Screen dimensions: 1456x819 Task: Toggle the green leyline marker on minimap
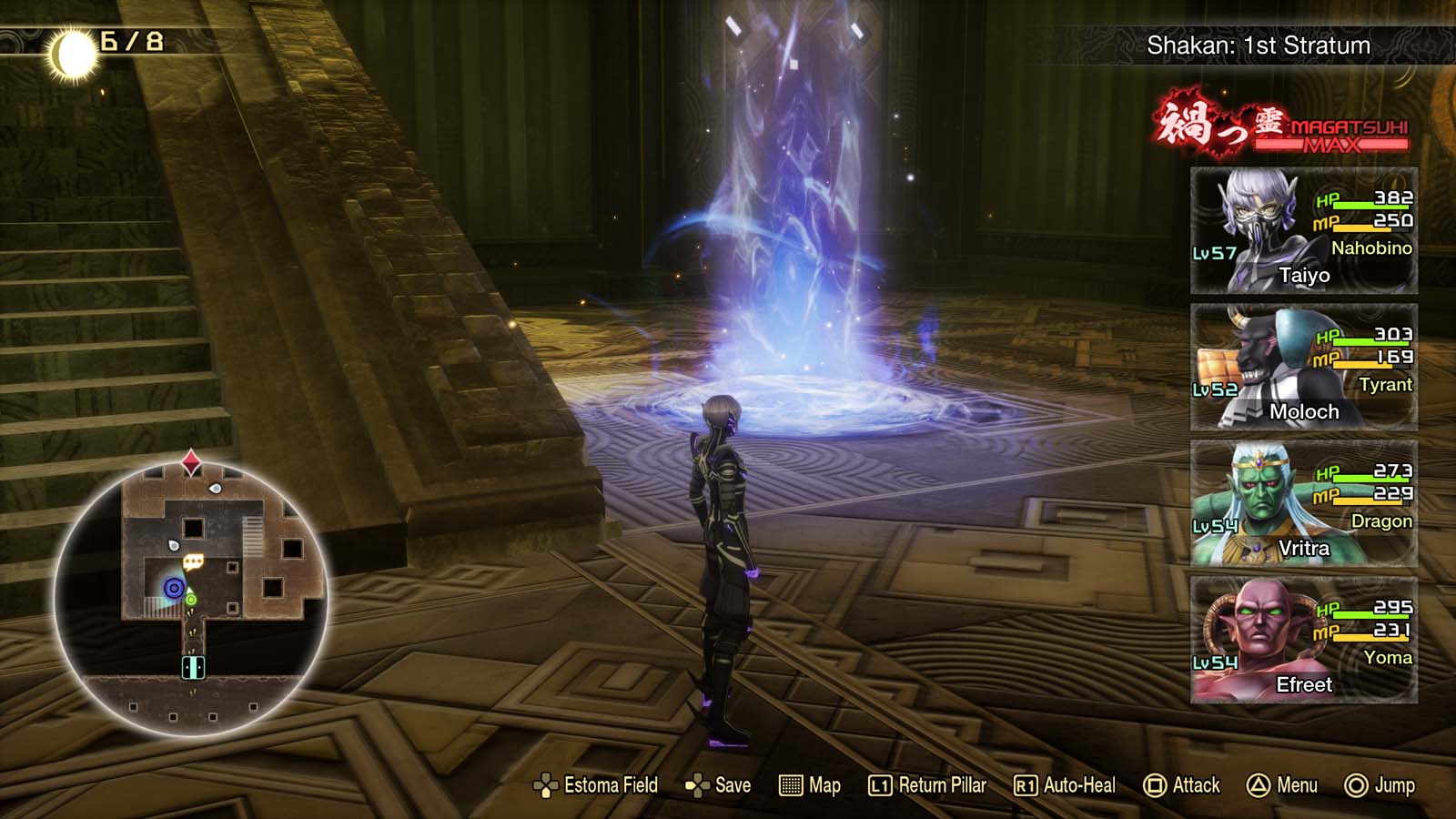coord(192,598)
